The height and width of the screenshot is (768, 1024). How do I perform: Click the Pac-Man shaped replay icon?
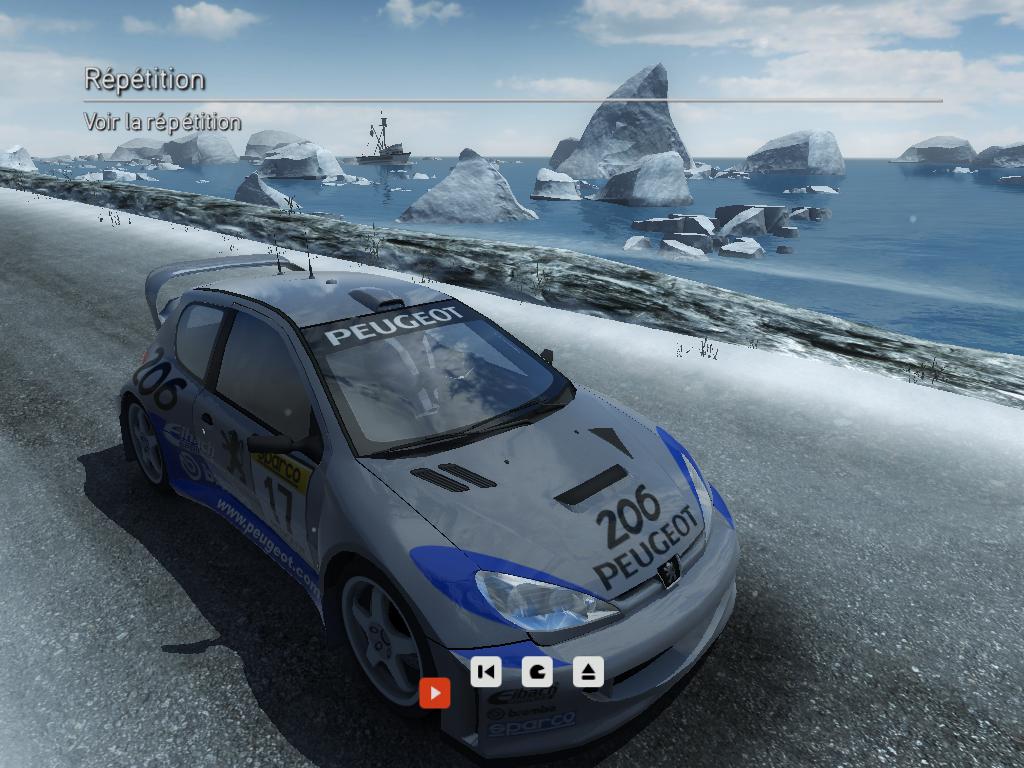pyautogui.click(x=537, y=672)
